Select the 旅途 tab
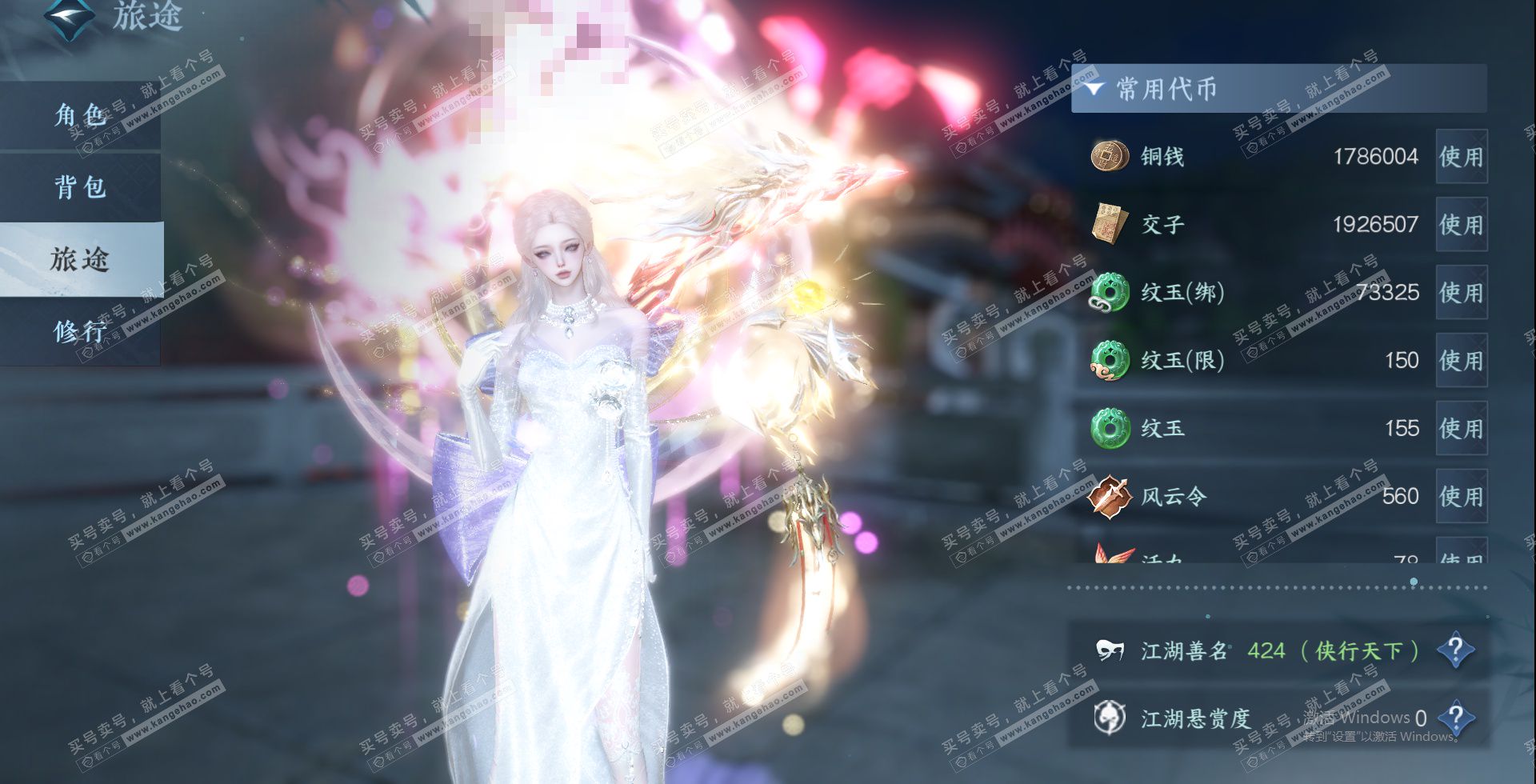The width and height of the screenshot is (1536, 784). point(80,259)
